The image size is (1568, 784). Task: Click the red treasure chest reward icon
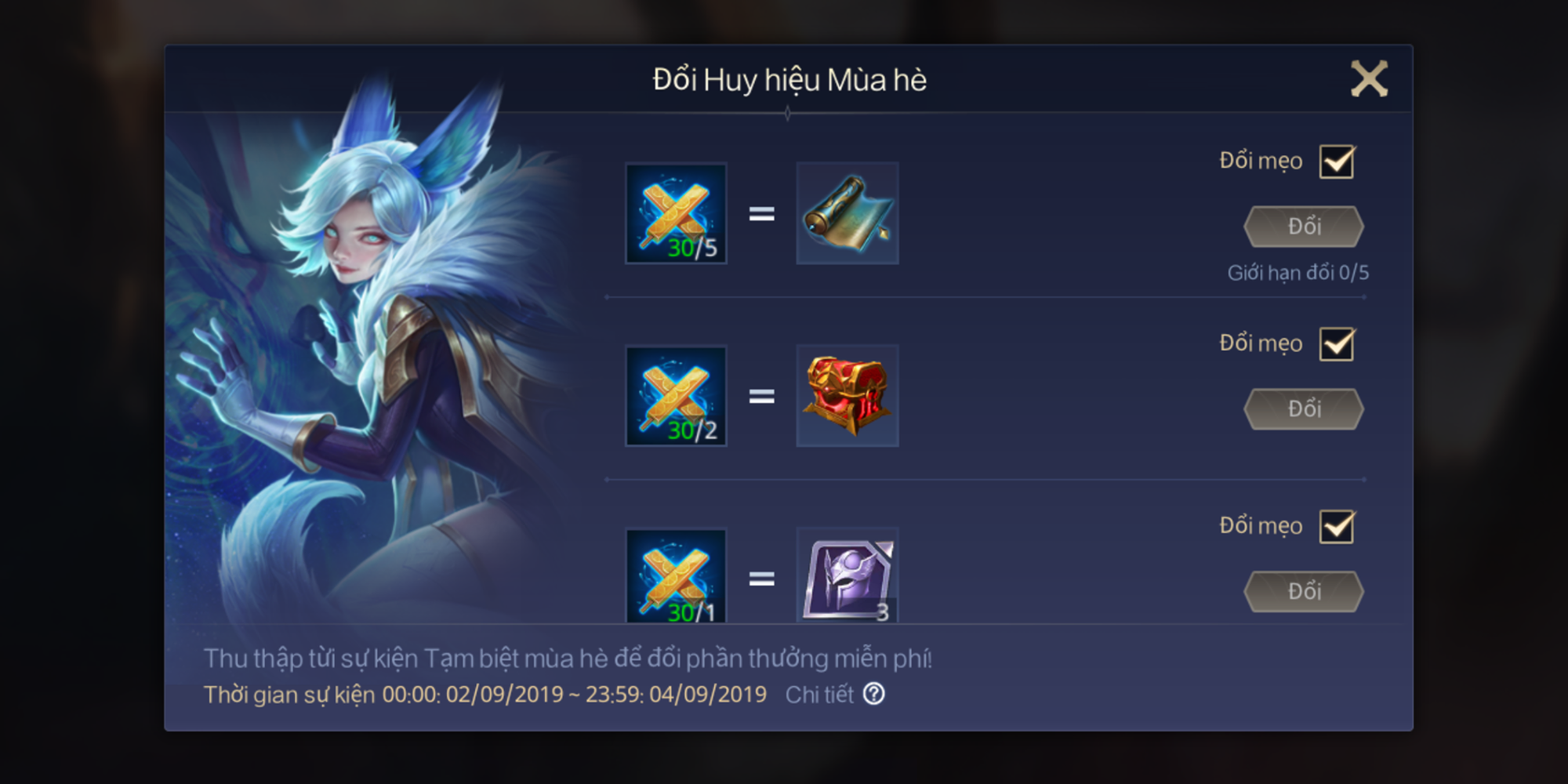click(x=848, y=396)
